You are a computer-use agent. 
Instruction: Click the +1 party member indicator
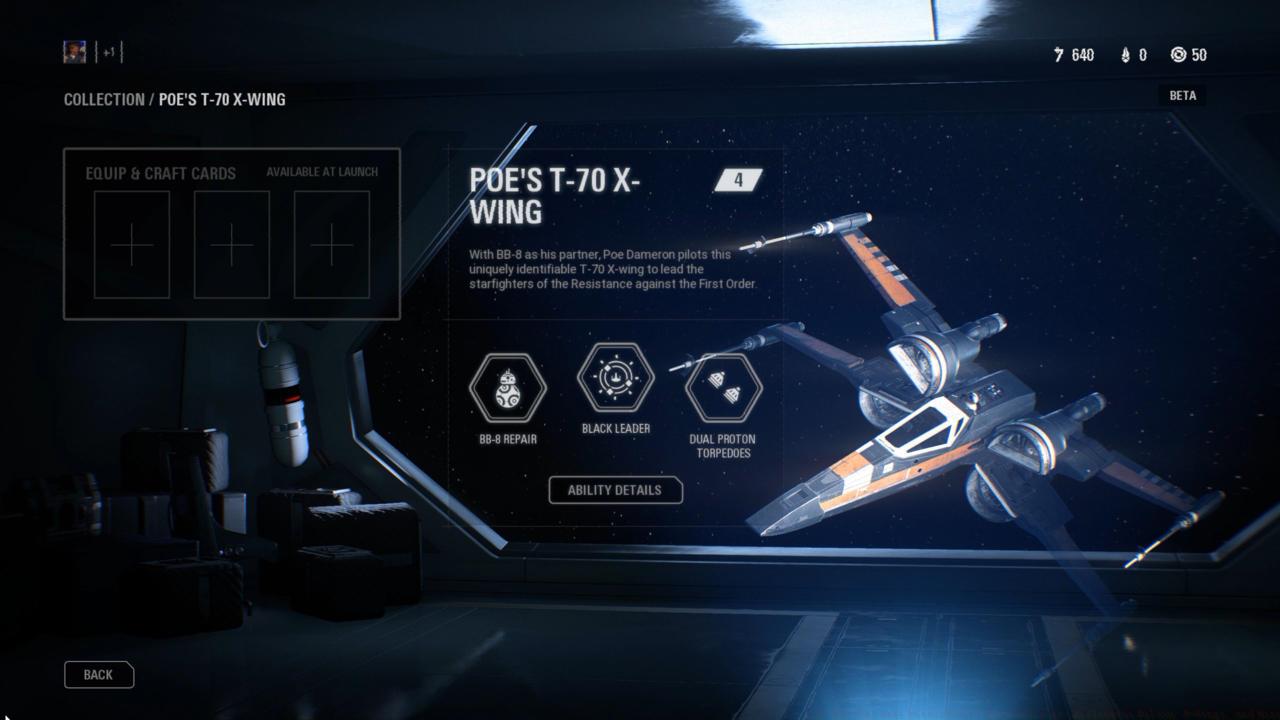(110, 52)
